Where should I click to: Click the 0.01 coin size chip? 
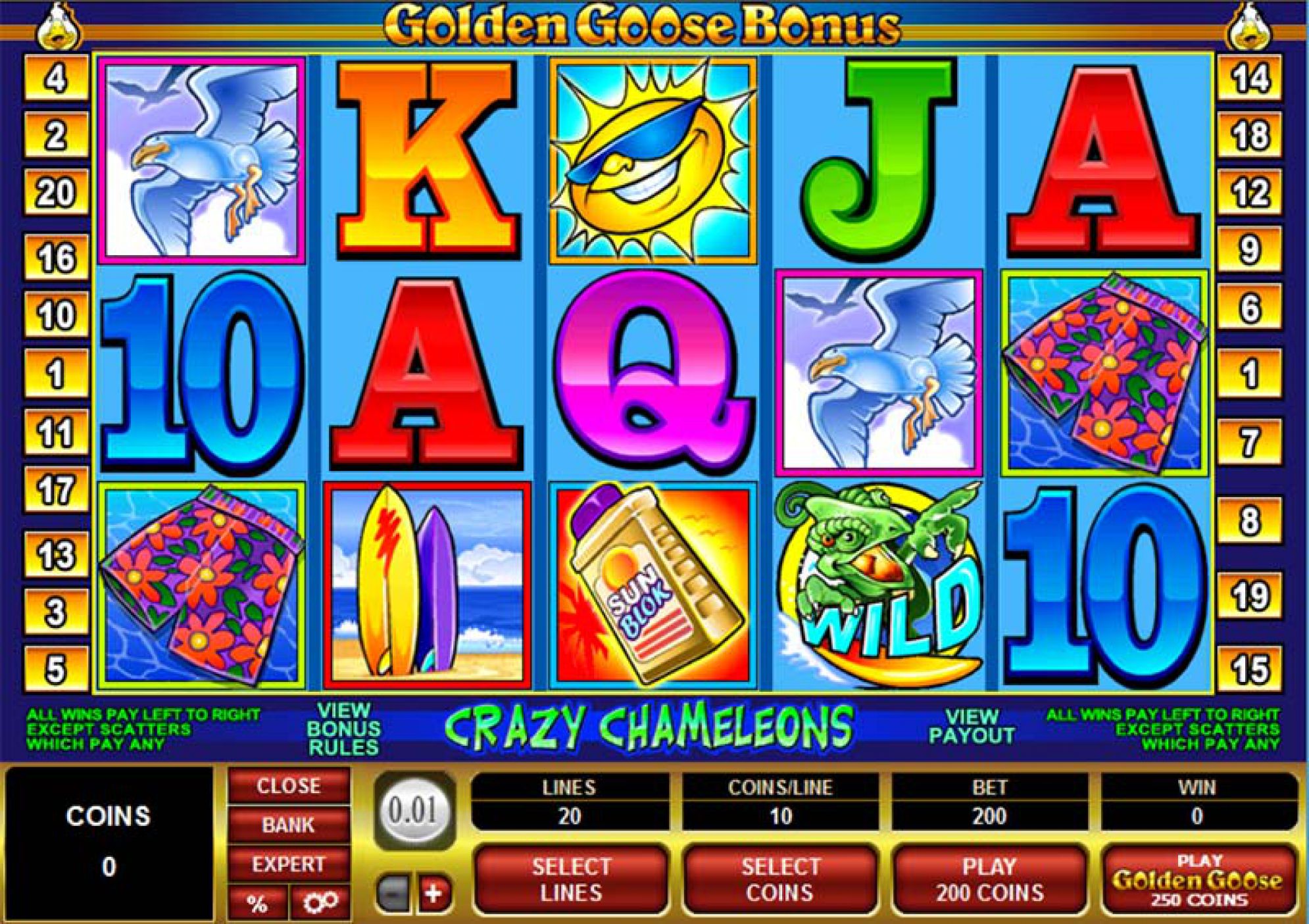click(413, 810)
